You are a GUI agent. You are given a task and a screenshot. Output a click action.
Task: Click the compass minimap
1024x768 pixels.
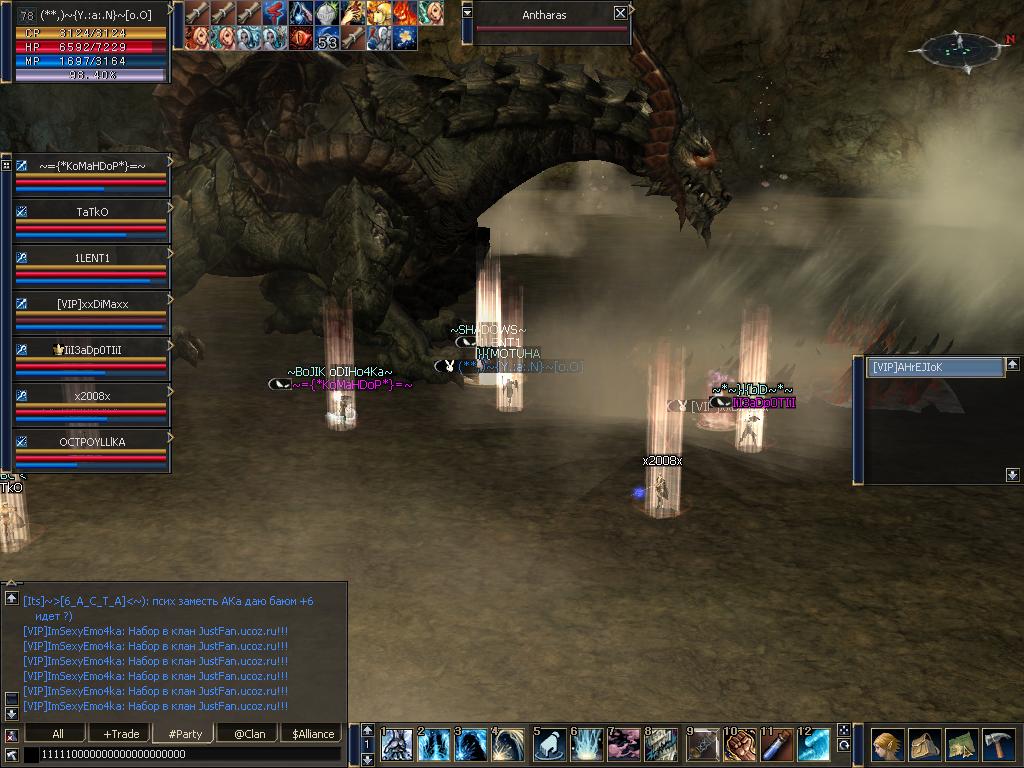coord(957,48)
